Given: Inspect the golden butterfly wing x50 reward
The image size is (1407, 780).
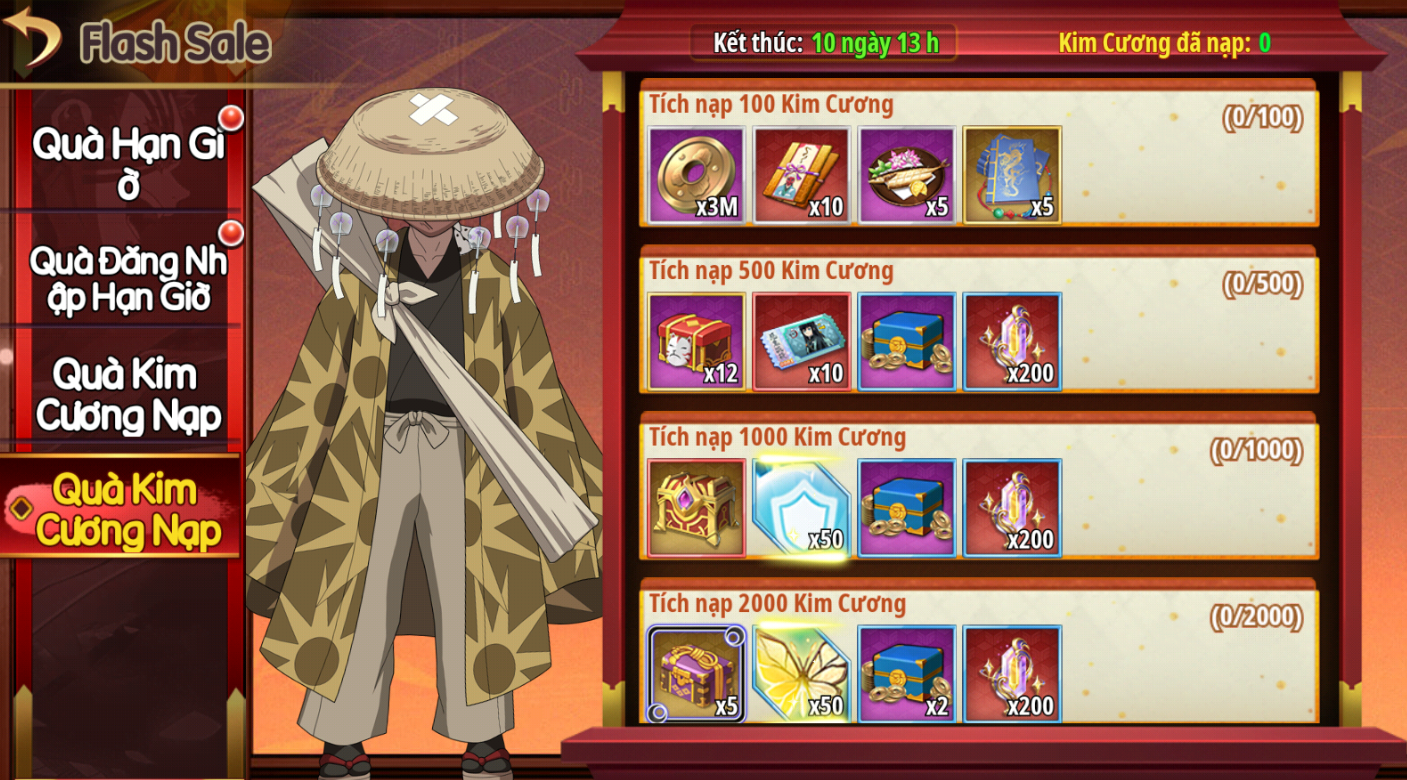Looking at the screenshot, I should click(801, 673).
